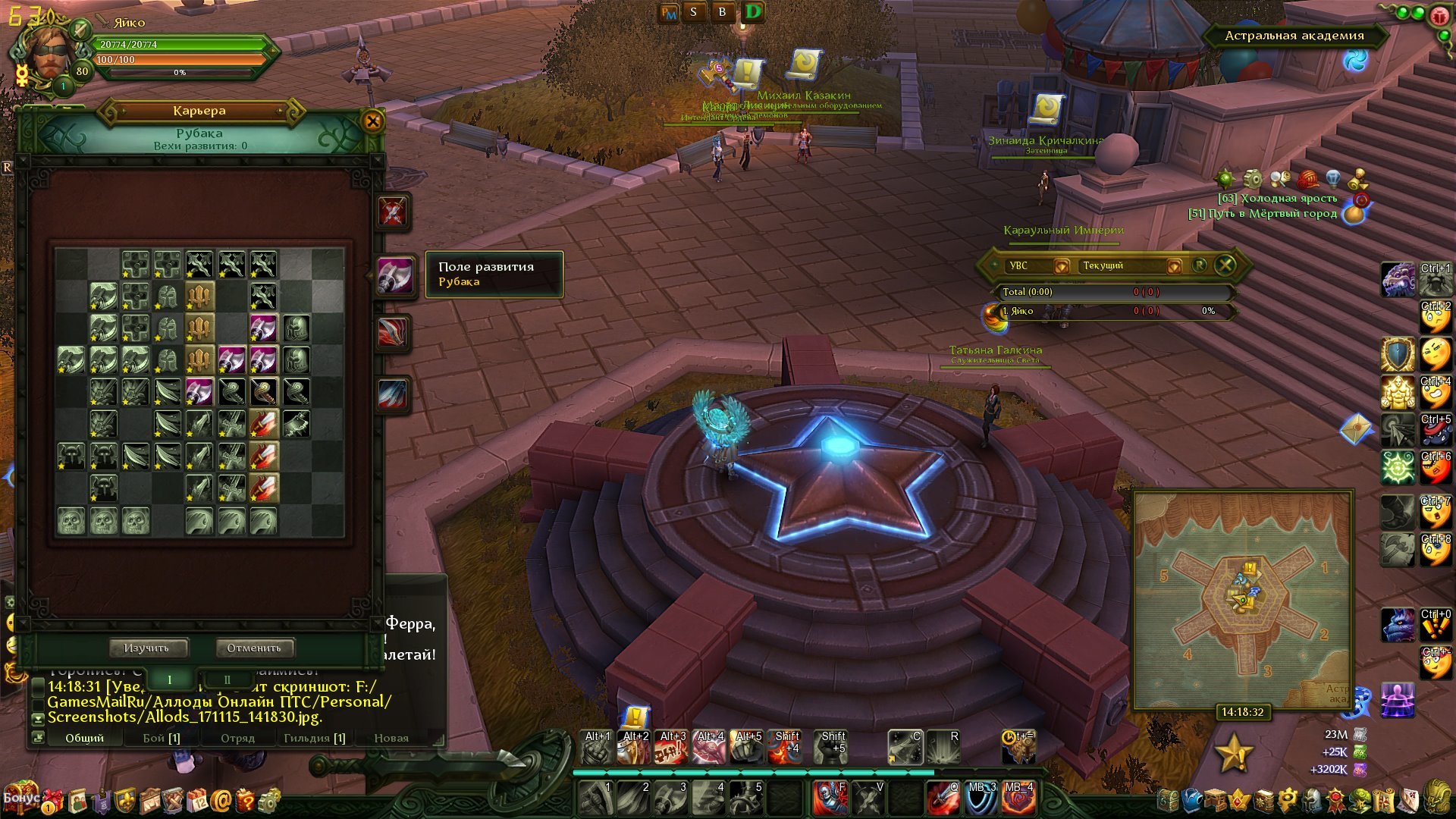
Task: Open the Текущий dropdown in damage meter
Action: point(1173,265)
